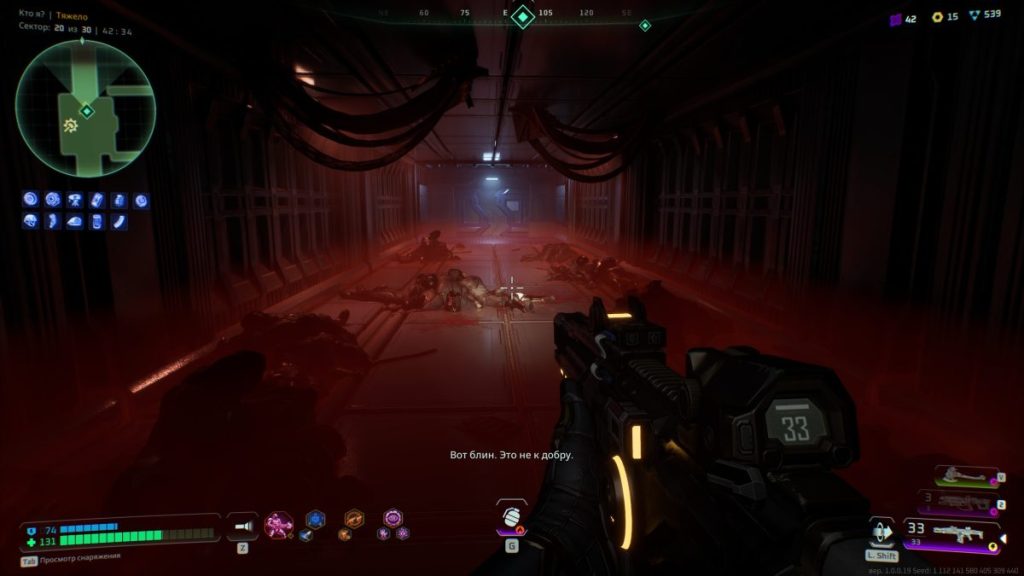1024x576 pixels.
Task: Activate the orange hexagon perk icon
Action: coord(354,518)
